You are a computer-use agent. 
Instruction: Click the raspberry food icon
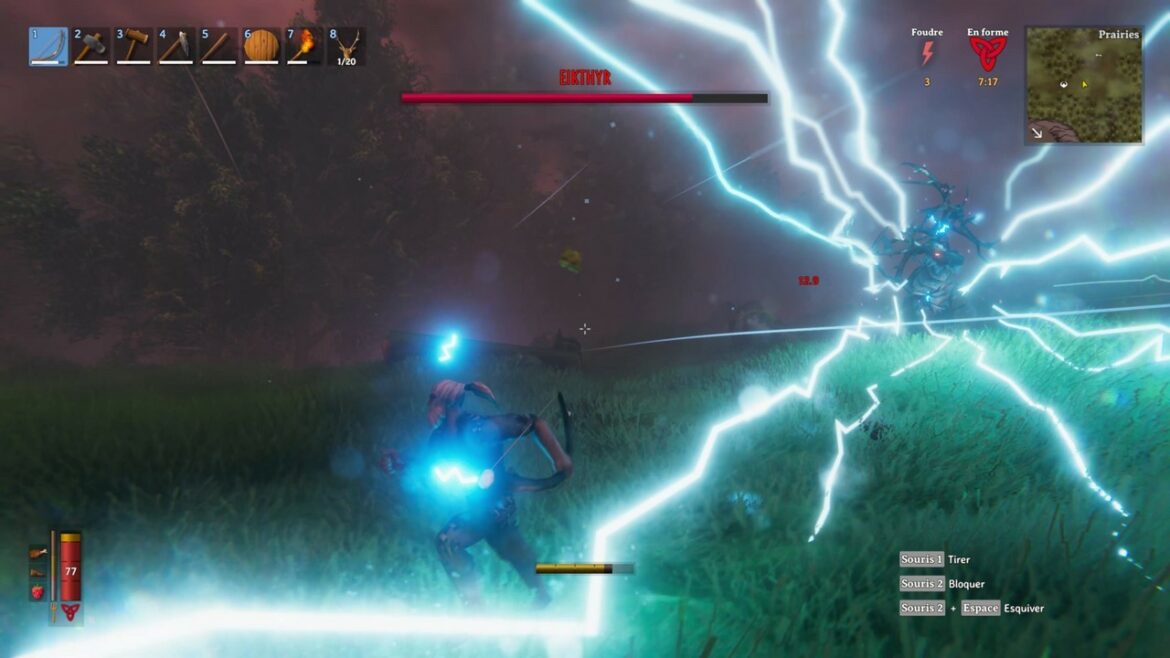(x=38, y=592)
